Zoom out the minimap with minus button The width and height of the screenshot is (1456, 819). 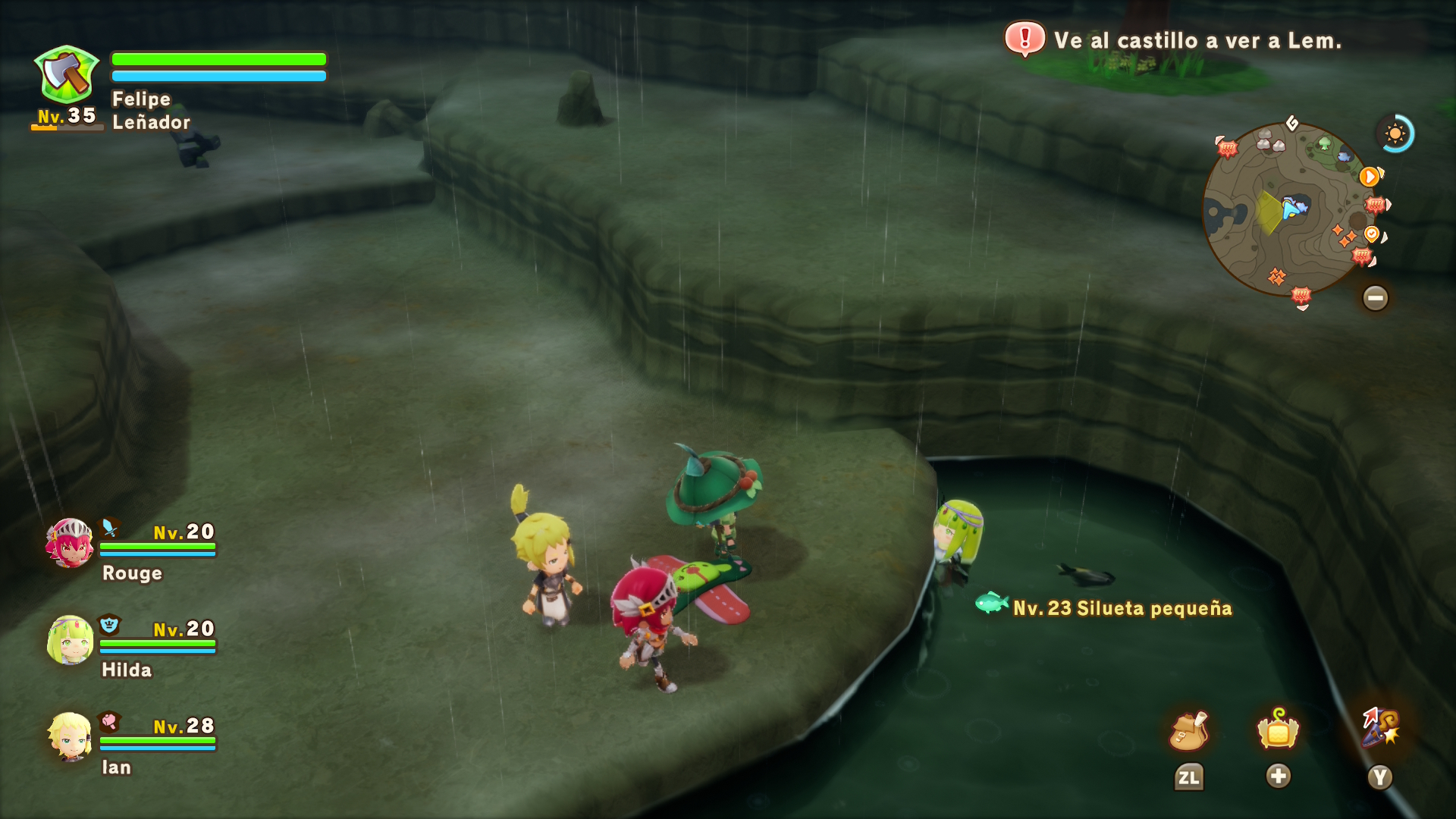1375,297
